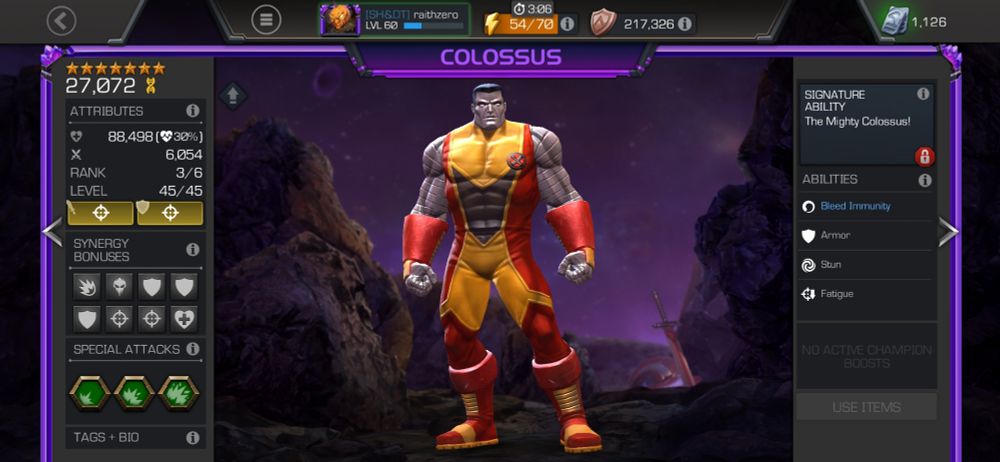View the previous champion with left arrow
This screenshot has width=1000, height=462.
[x=52, y=231]
